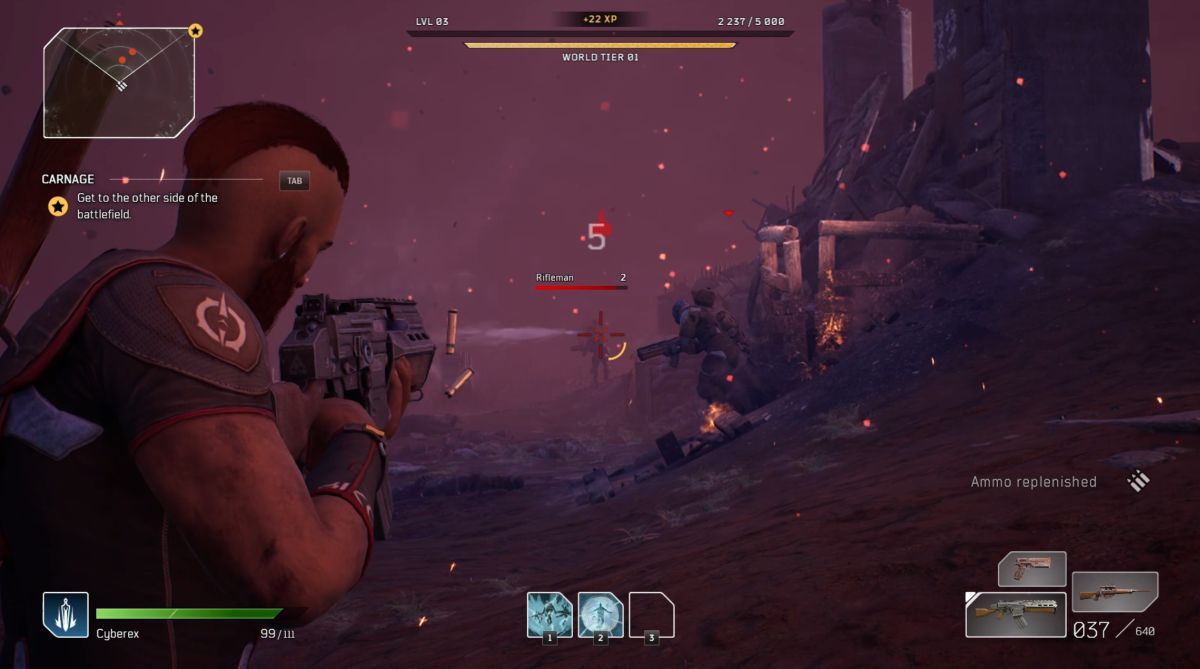This screenshot has width=1200, height=669.
Task: Select the gold star marker on the minimap
Action: coord(195,31)
